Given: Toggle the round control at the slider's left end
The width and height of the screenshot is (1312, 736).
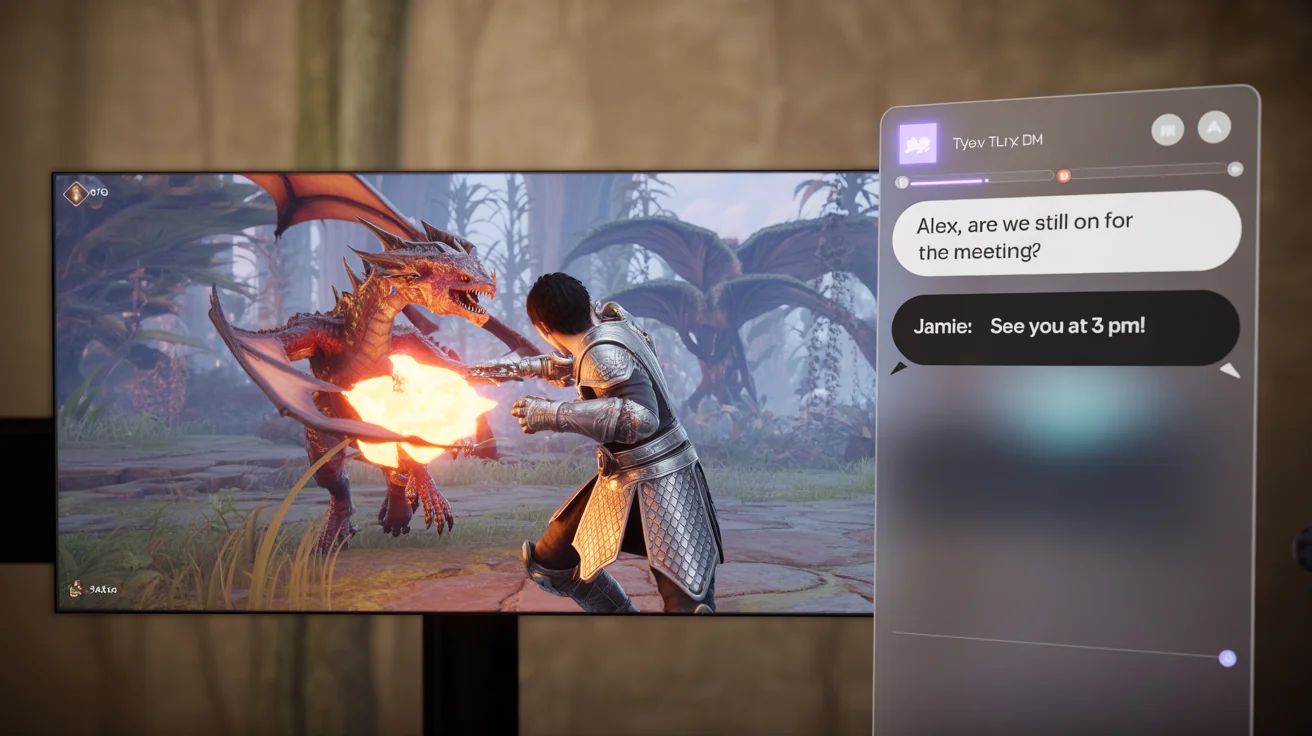Looking at the screenshot, I should [899, 179].
